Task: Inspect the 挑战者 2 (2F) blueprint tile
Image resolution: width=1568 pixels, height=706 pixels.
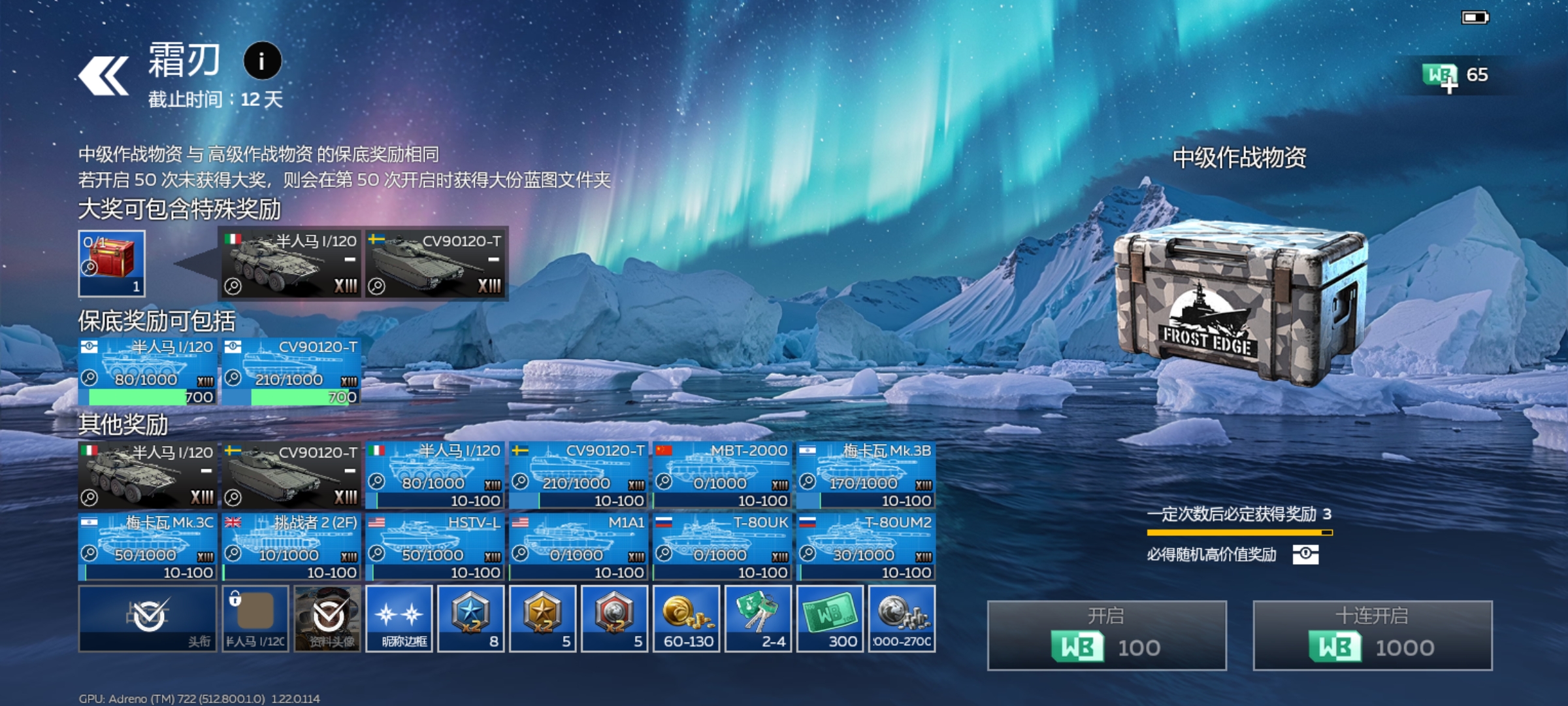Action: coord(291,547)
